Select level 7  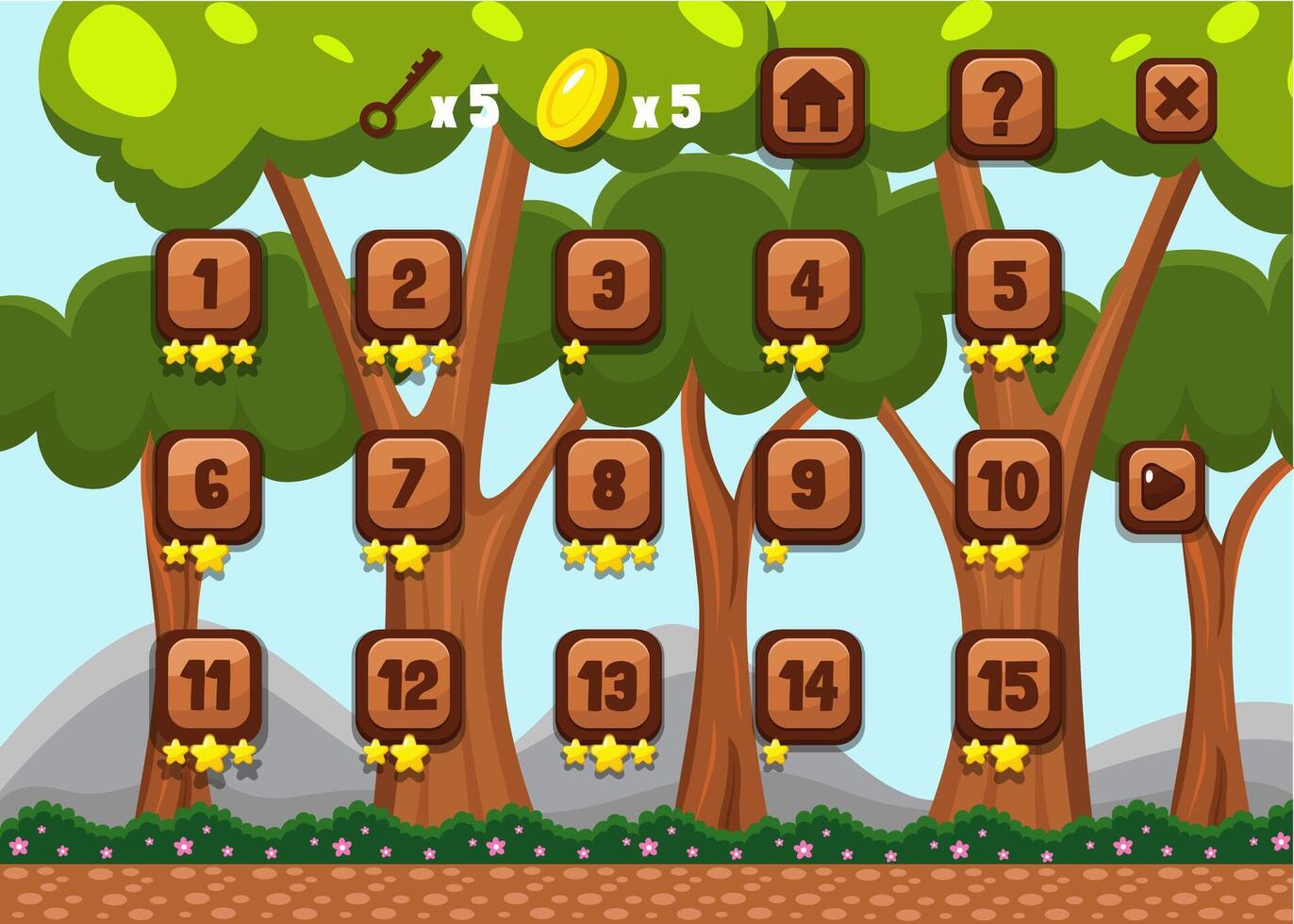(x=407, y=484)
